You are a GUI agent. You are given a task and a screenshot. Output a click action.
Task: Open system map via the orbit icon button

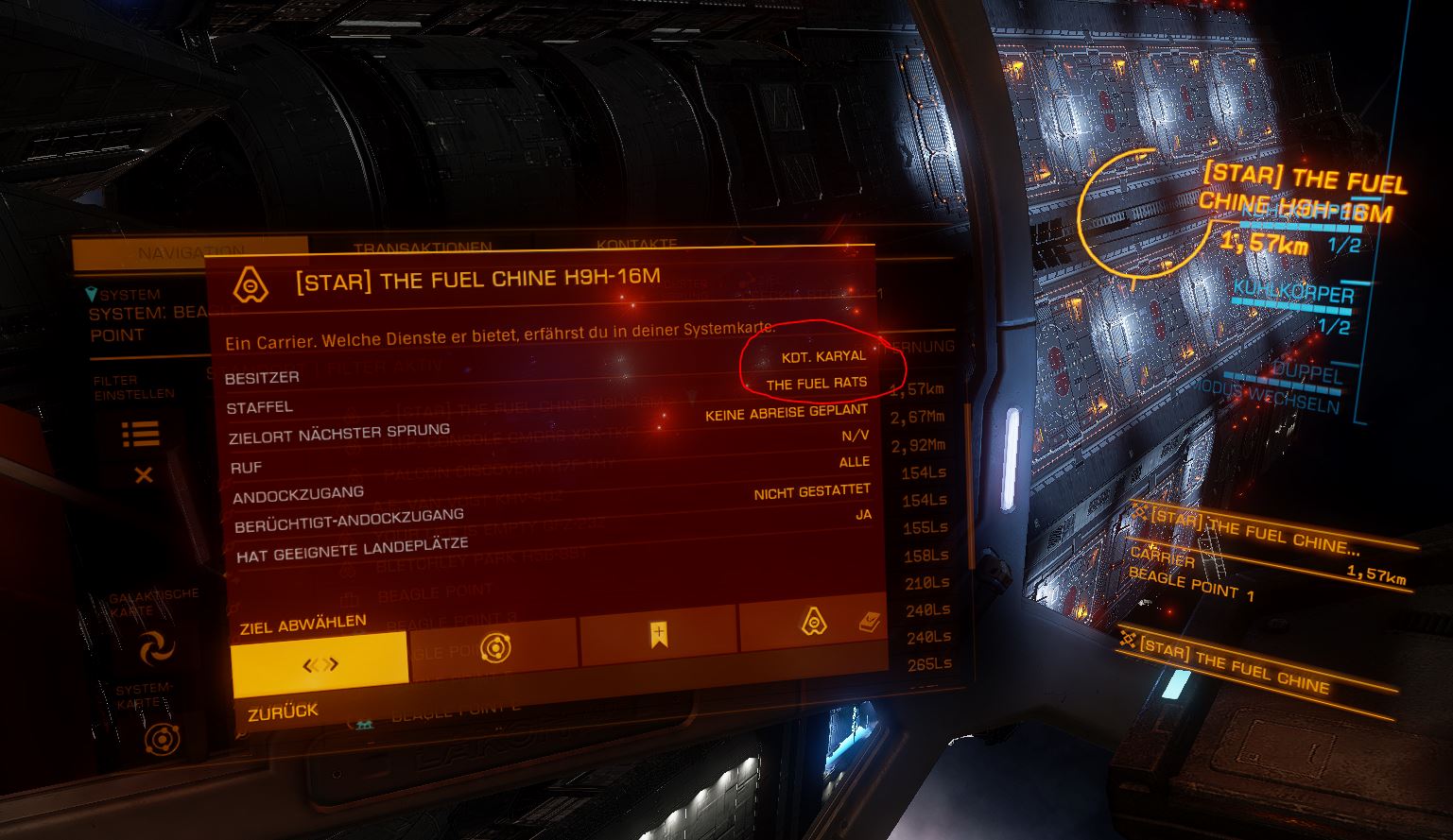[x=493, y=647]
